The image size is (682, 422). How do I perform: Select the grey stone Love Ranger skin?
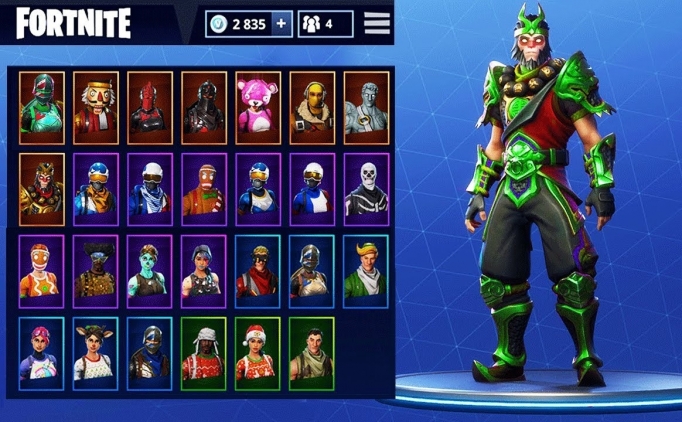(x=366, y=107)
